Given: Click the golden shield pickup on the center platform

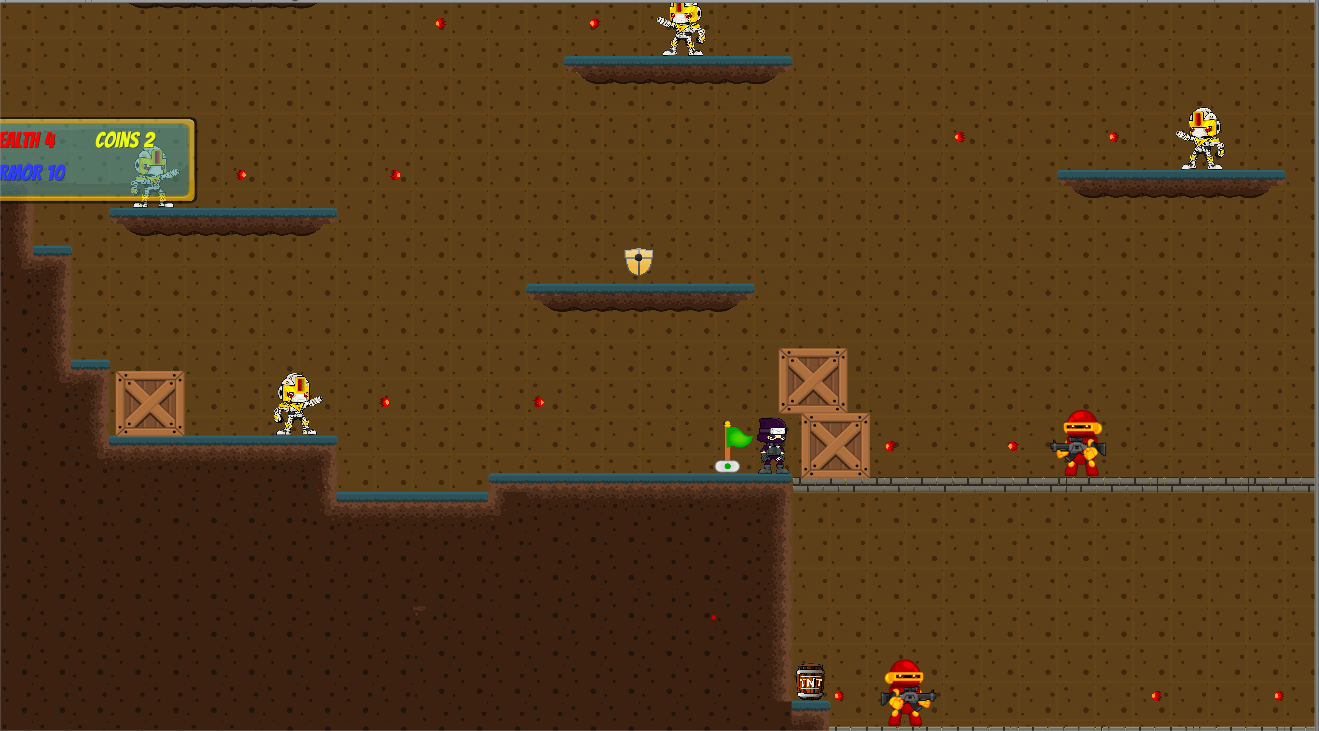Looking at the screenshot, I should [x=637, y=262].
